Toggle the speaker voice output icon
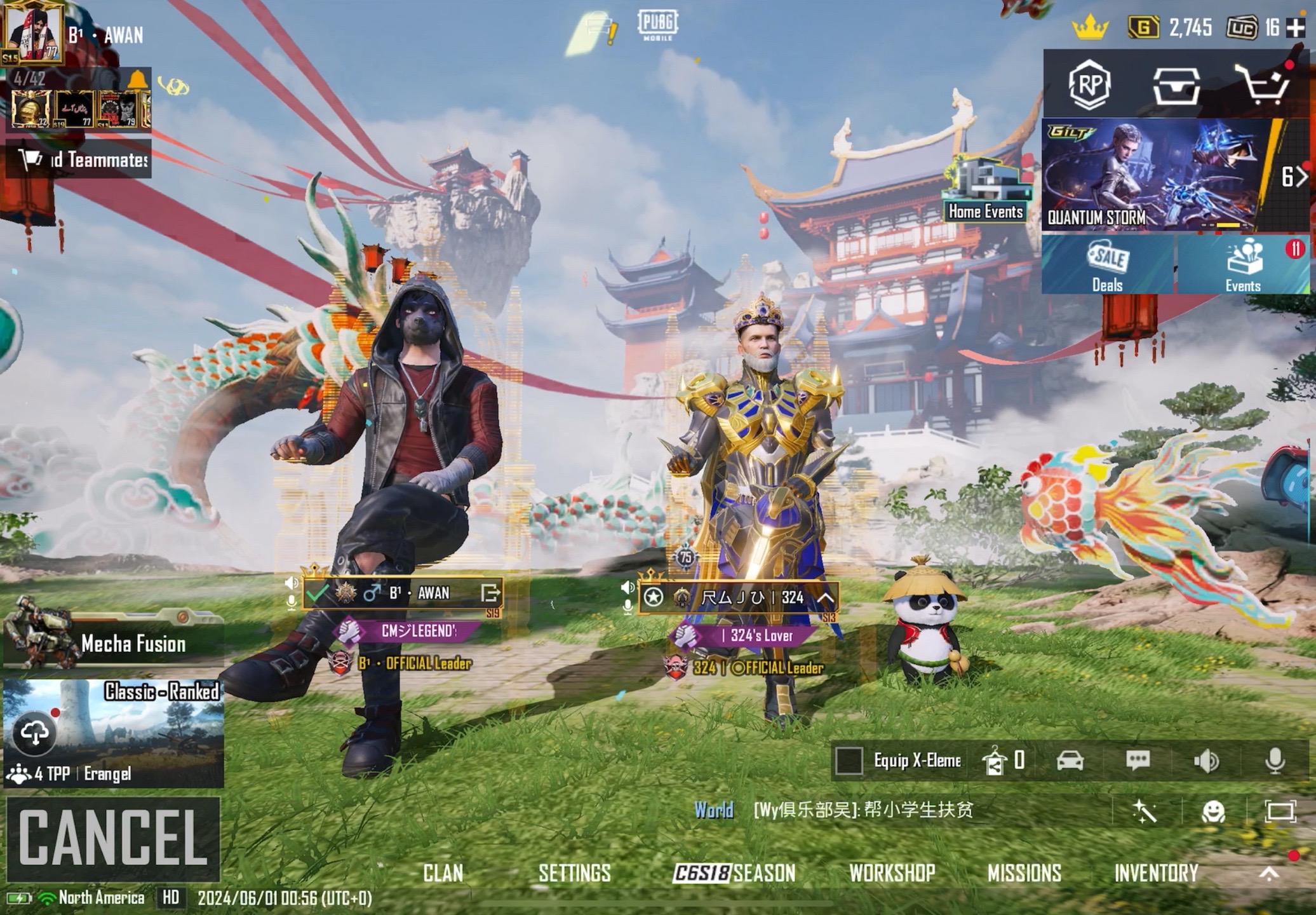The height and width of the screenshot is (915, 1316). tap(1206, 761)
